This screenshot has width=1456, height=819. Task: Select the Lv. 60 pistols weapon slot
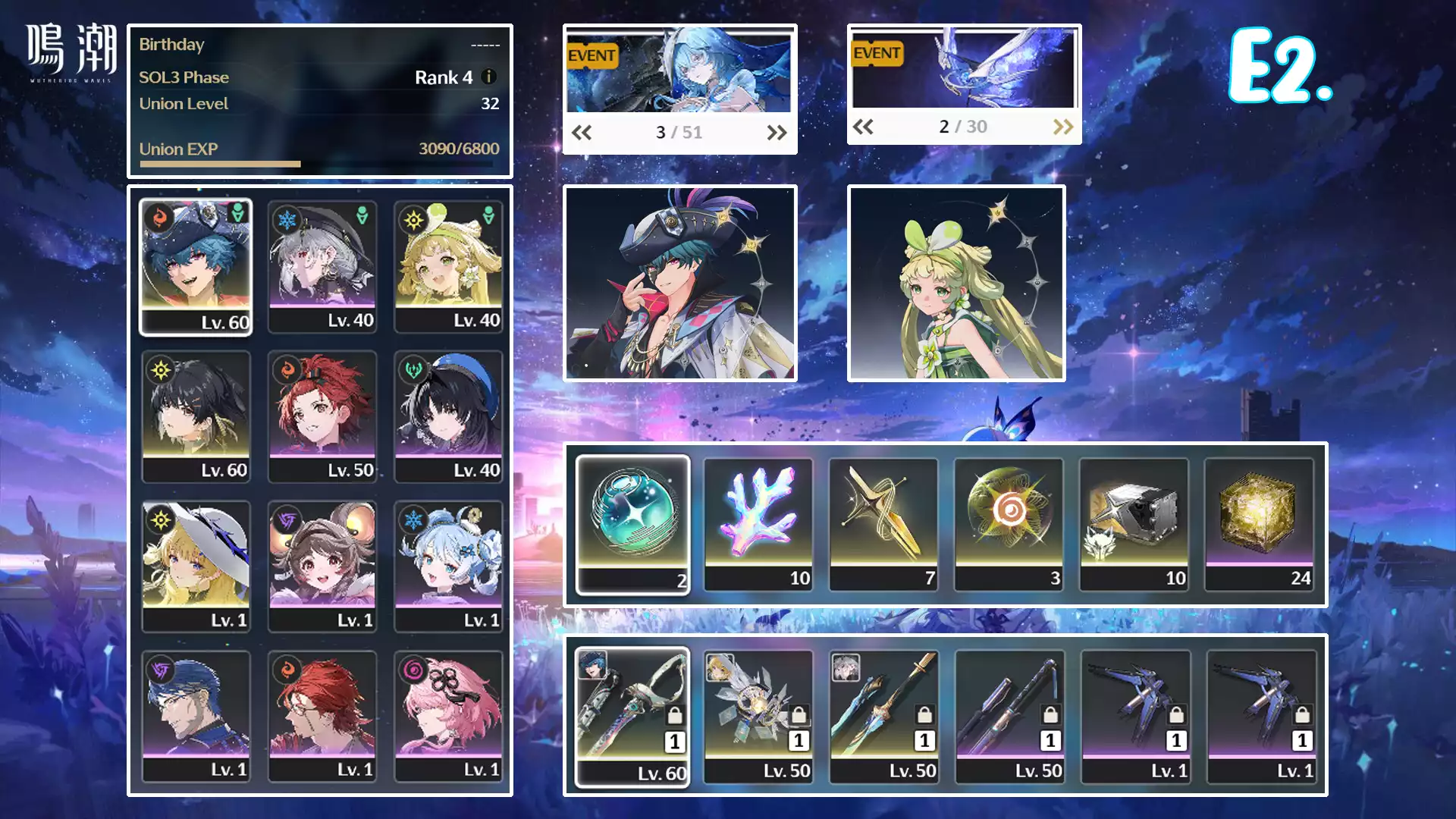(632, 717)
